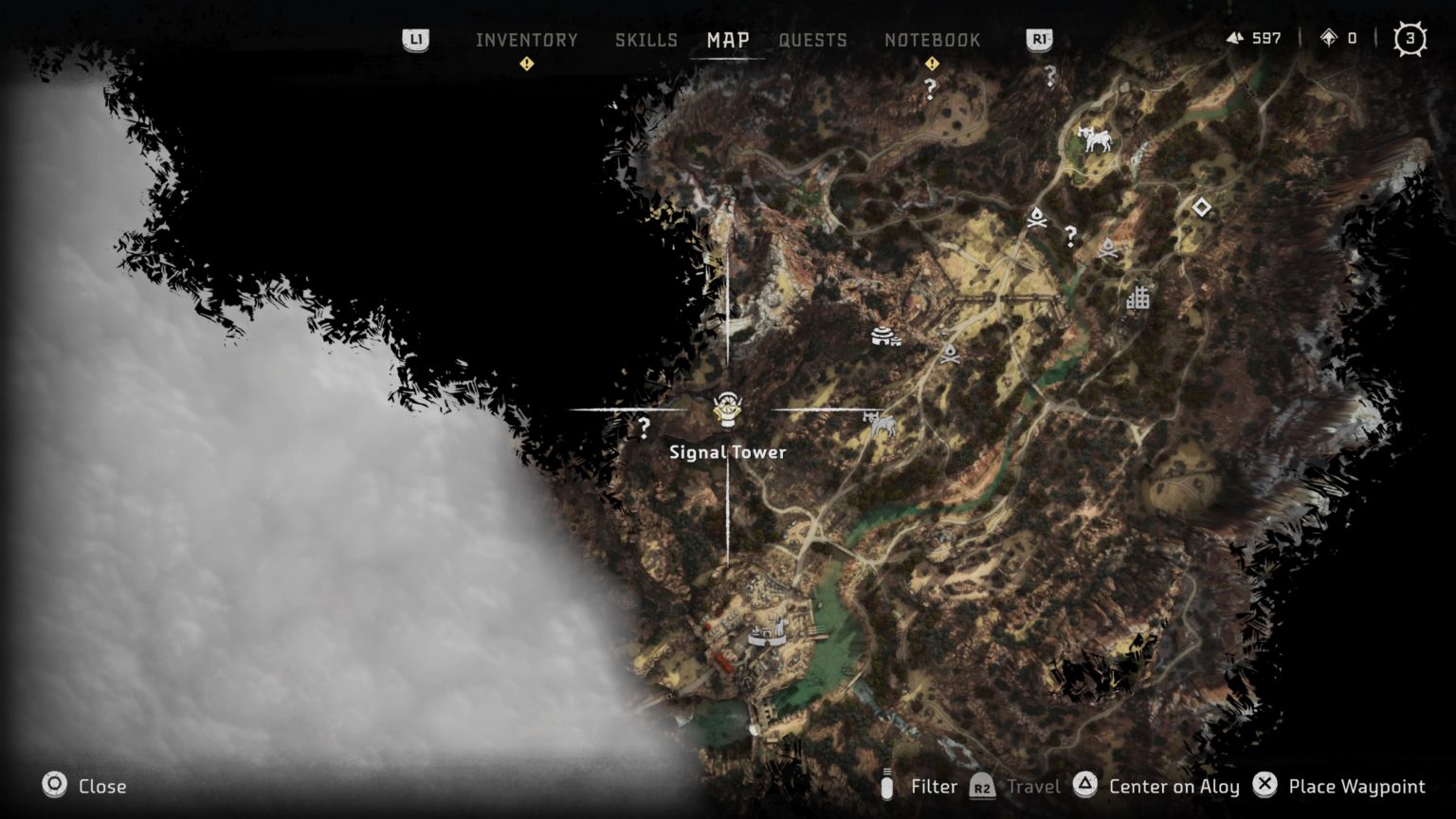Switch to the QUESTS tab

(812, 40)
